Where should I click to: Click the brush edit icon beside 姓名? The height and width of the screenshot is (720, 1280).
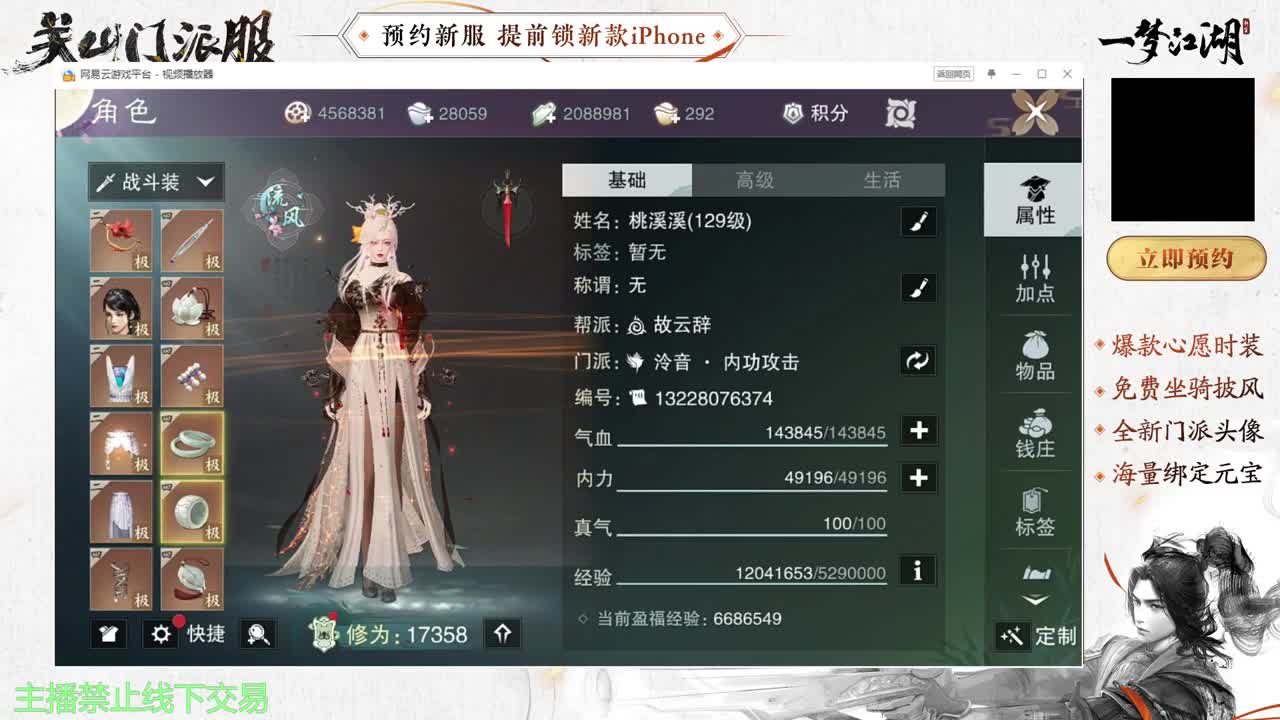tap(916, 221)
